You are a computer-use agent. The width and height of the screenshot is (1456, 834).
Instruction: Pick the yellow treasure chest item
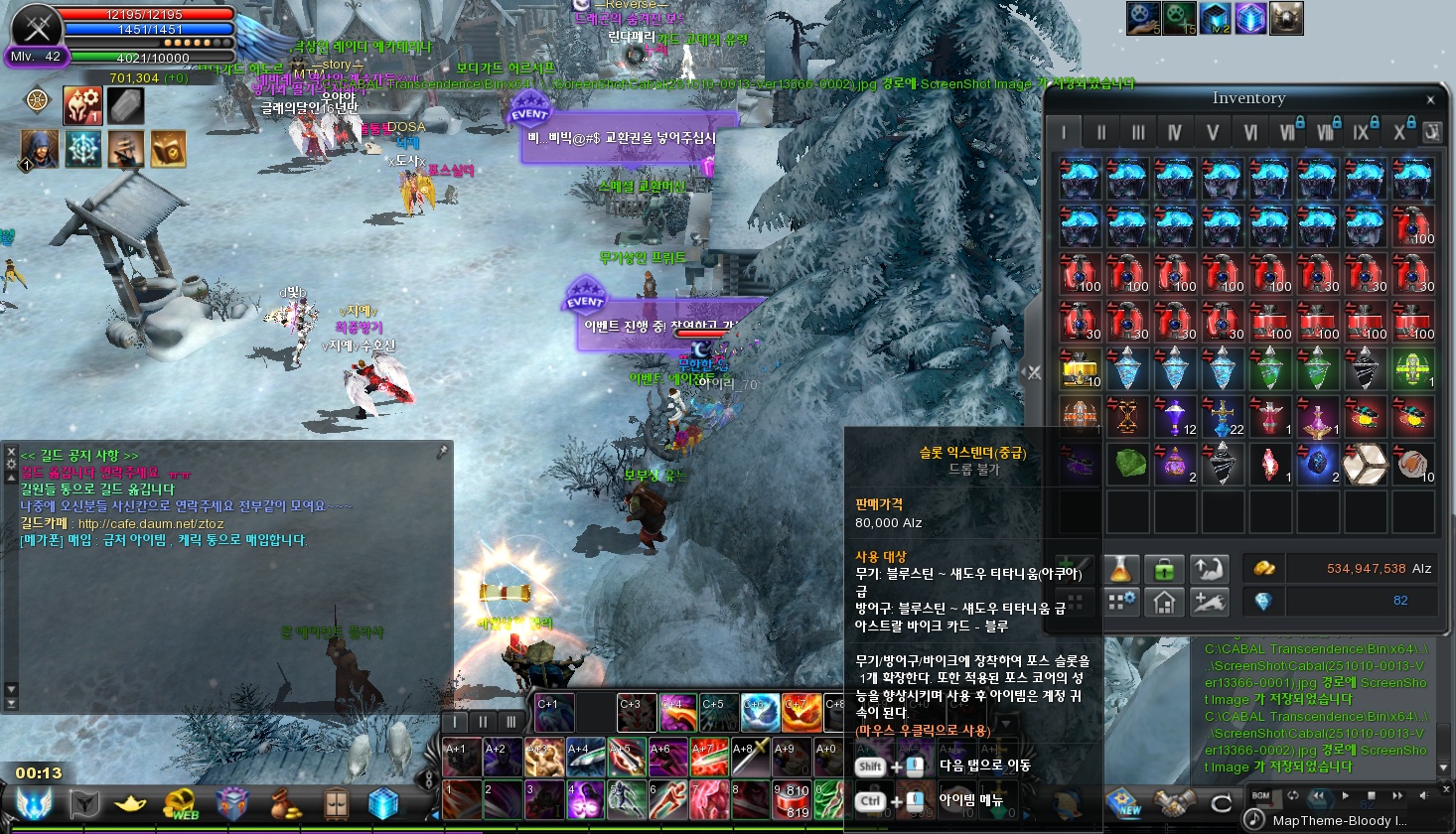tap(1080, 369)
